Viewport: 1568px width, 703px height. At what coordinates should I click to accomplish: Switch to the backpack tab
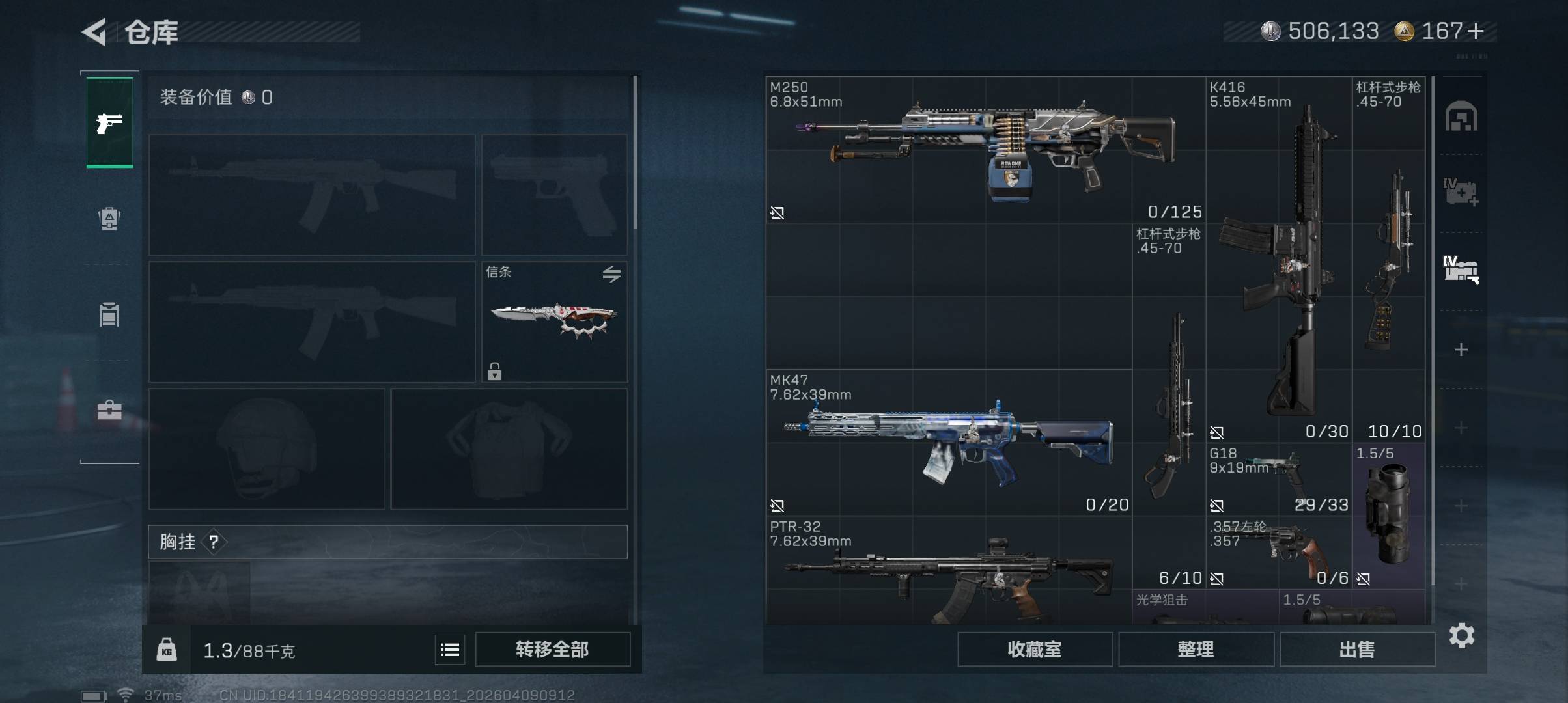pyautogui.click(x=109, y=219)
